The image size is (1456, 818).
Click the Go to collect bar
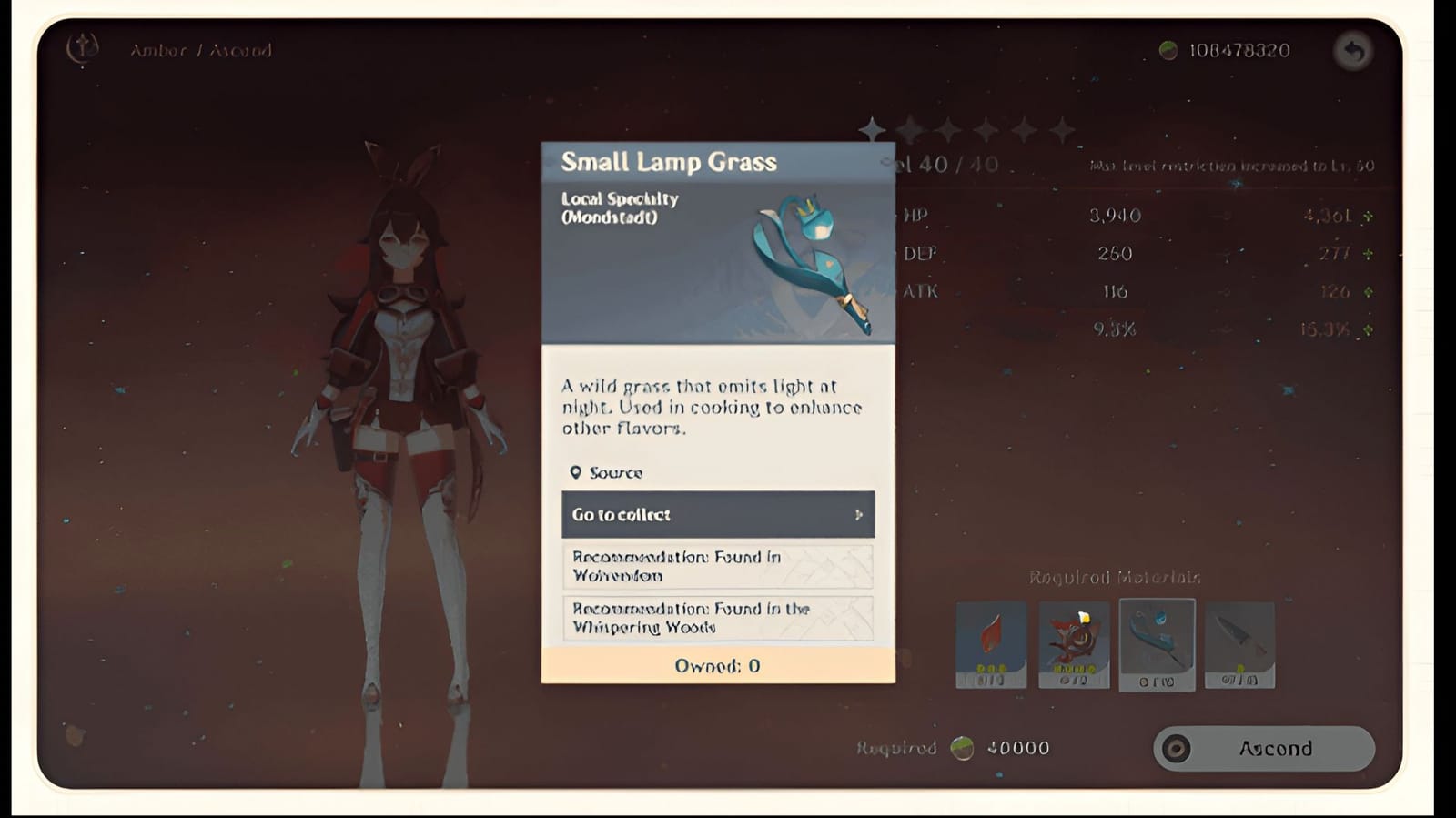click(x=717, y=514)
